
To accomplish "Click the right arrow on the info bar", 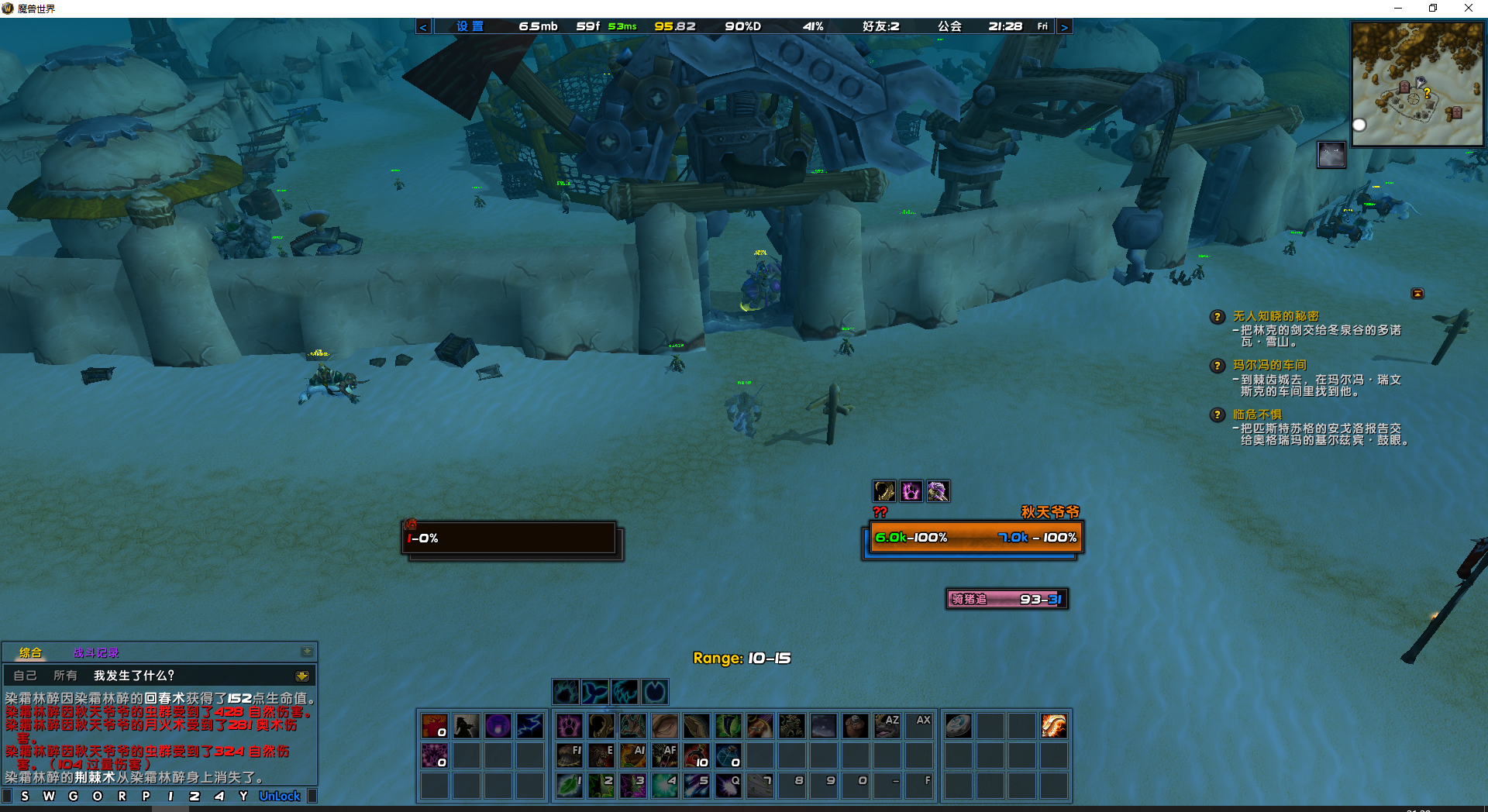I will coord(1064,27).
